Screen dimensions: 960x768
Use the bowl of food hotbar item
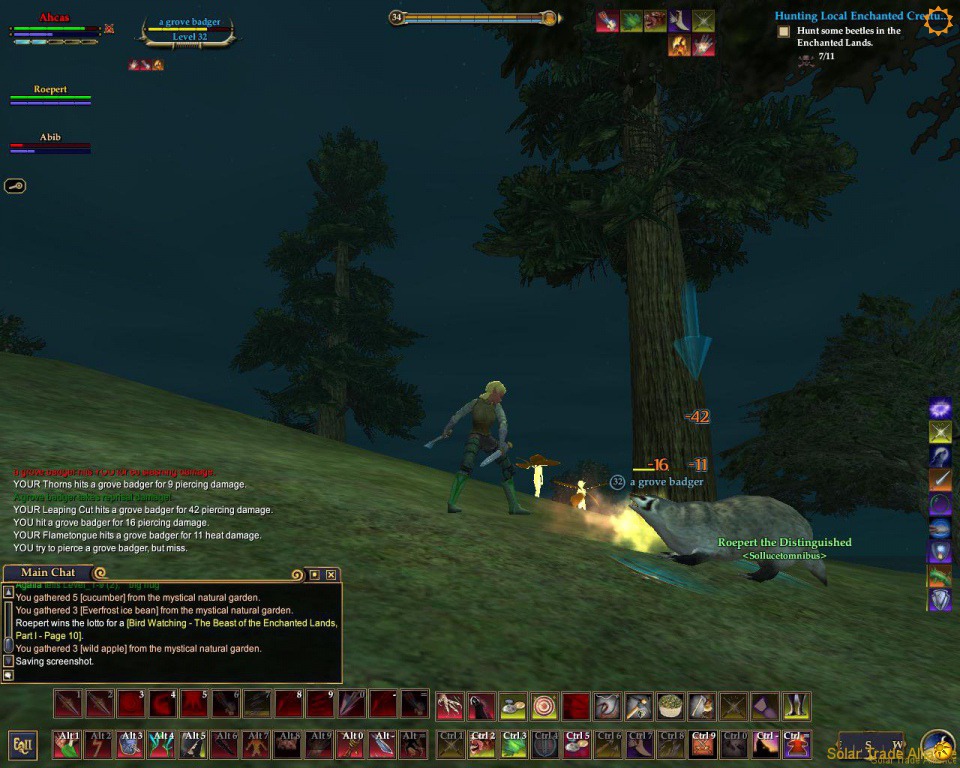670,707
